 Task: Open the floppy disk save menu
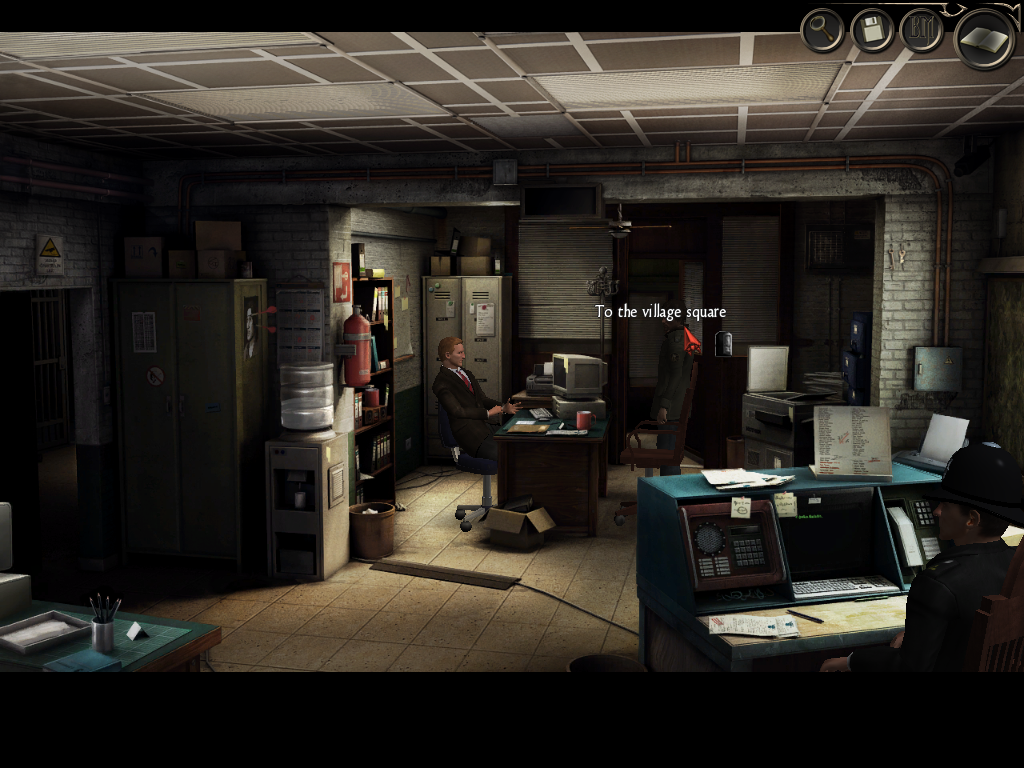tap(872, 31)
